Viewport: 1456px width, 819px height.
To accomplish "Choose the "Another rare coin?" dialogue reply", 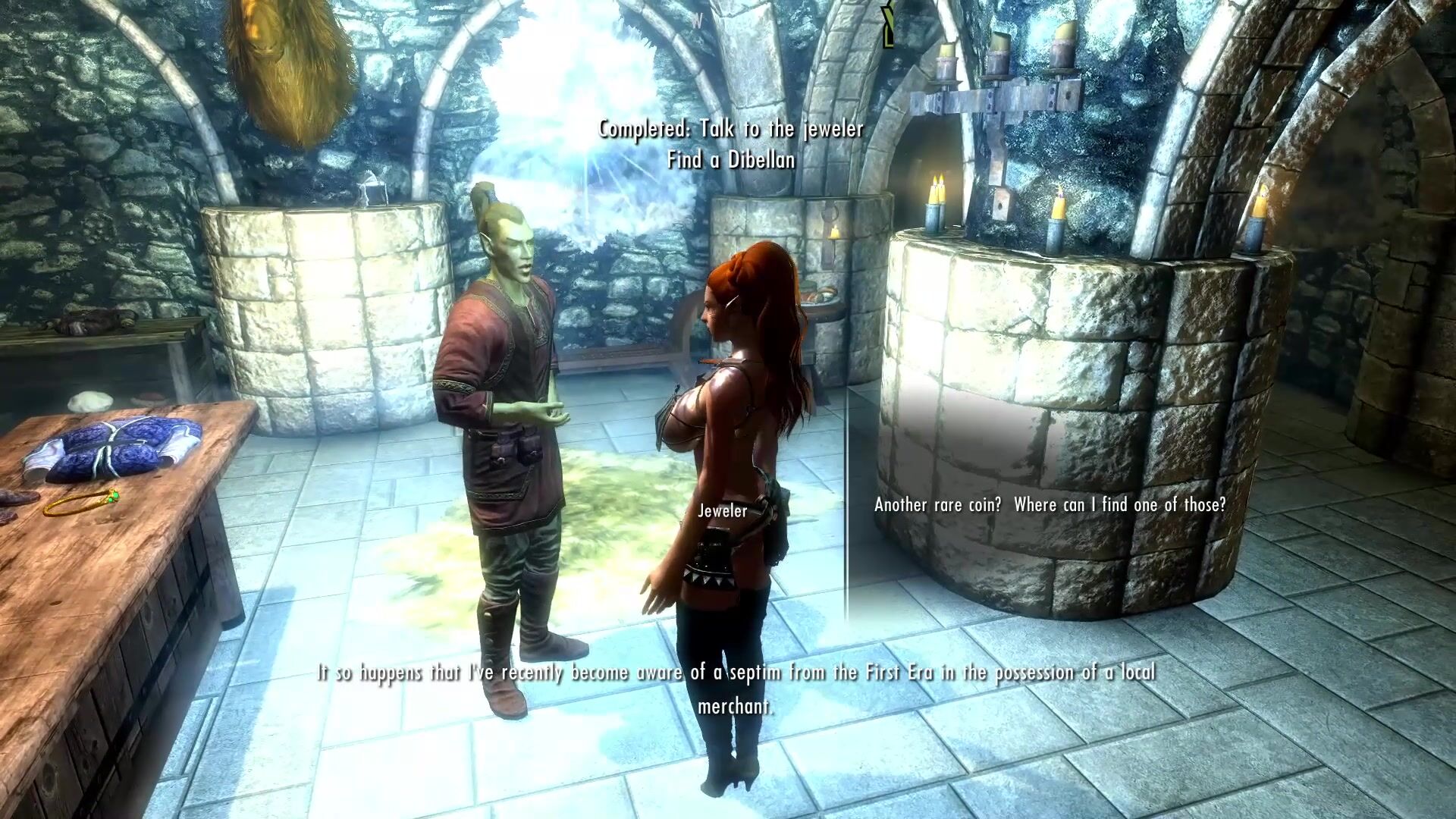I will click(x=1050, y=505).
